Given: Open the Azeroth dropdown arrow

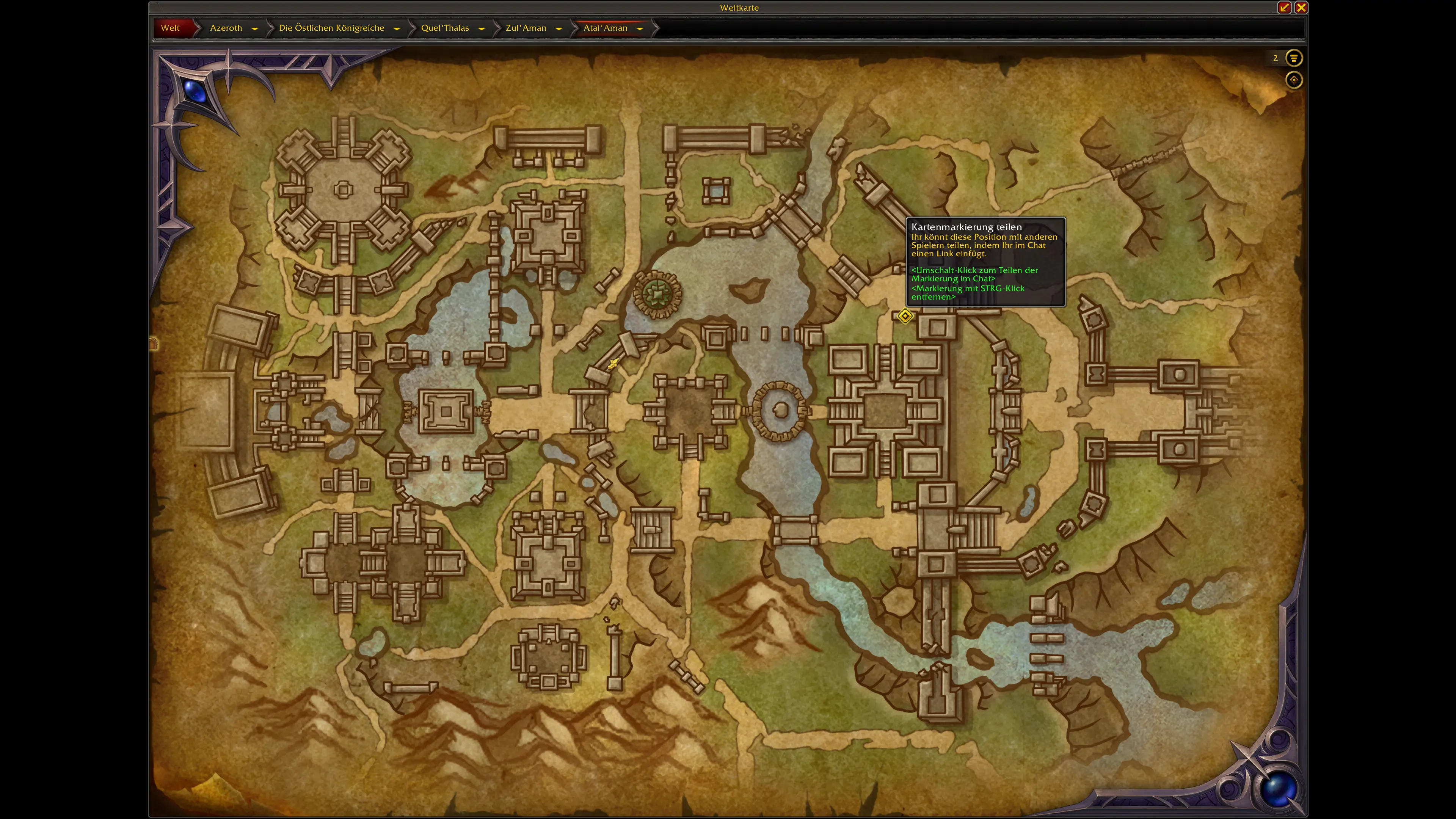Looking at the screenshot, I should pyautogui.click(x=255, y=28).
